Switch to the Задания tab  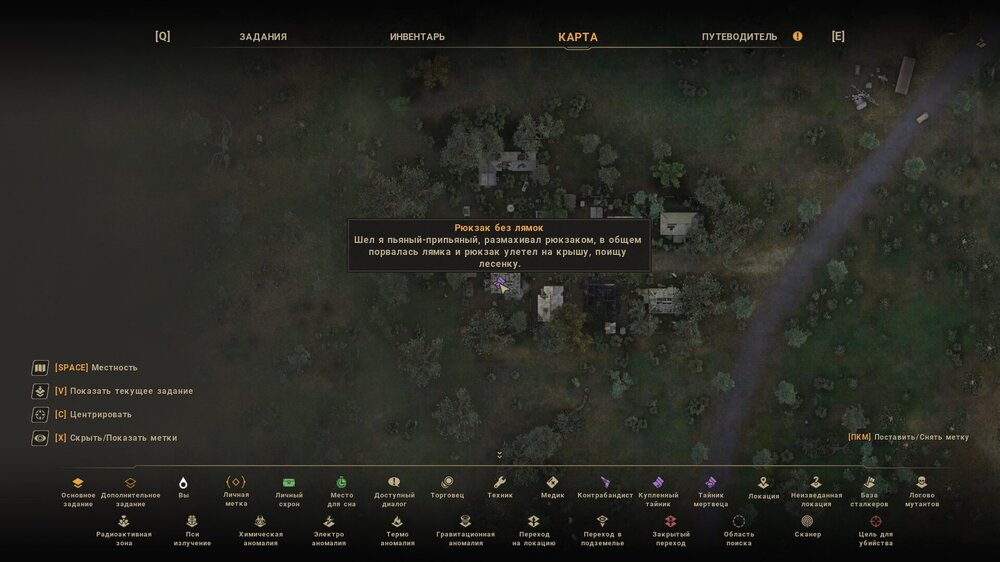tap(263, 37)
